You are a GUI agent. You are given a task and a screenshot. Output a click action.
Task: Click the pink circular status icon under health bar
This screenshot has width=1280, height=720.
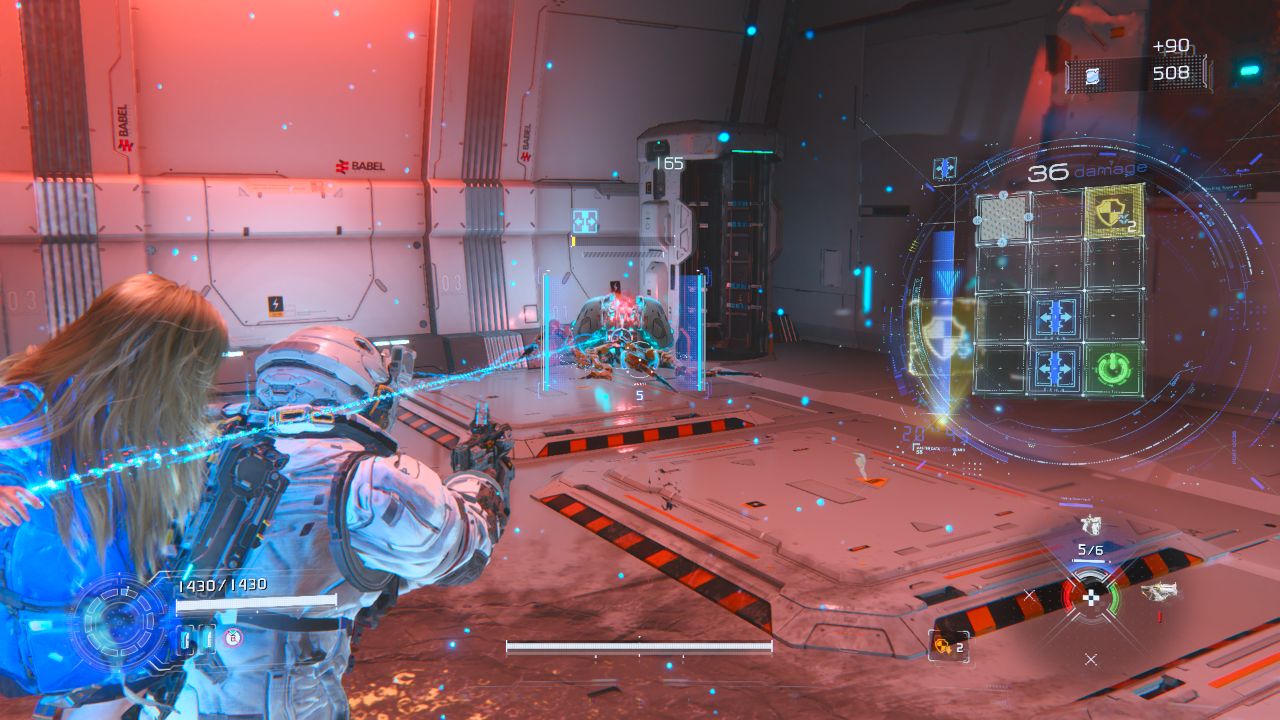(x=233, y=637)
